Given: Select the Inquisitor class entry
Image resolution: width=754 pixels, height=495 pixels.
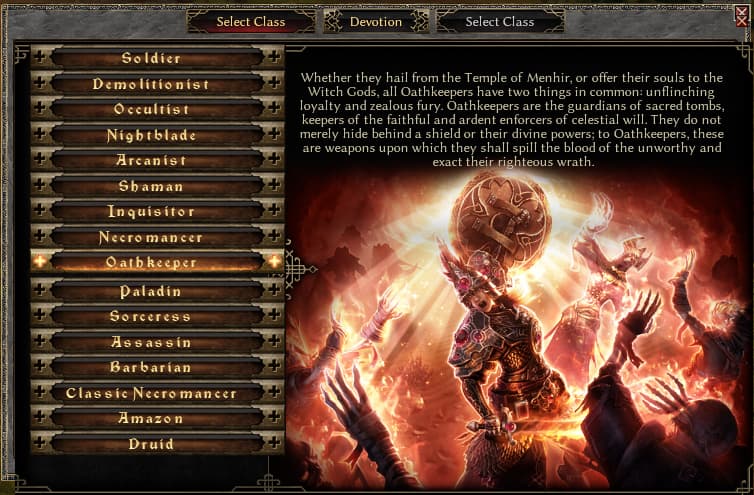Looking at the screenshot, I should tap(152, 212).
